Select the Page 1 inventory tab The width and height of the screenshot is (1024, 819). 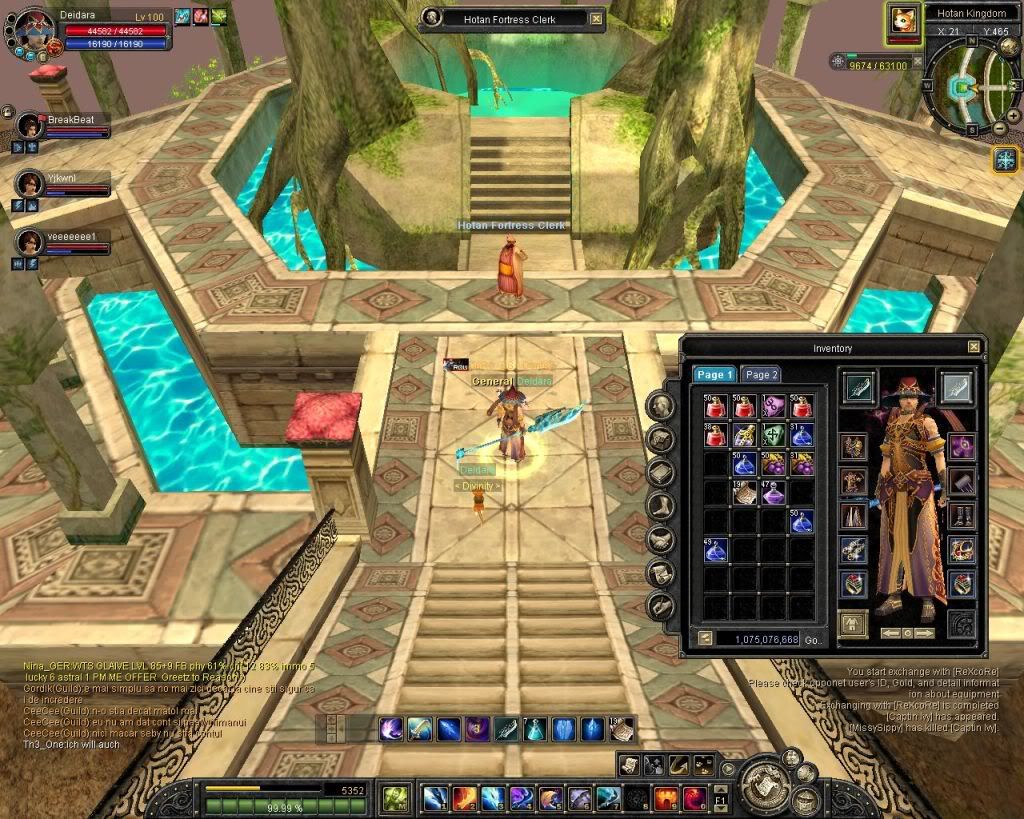(x=715, y=374)
